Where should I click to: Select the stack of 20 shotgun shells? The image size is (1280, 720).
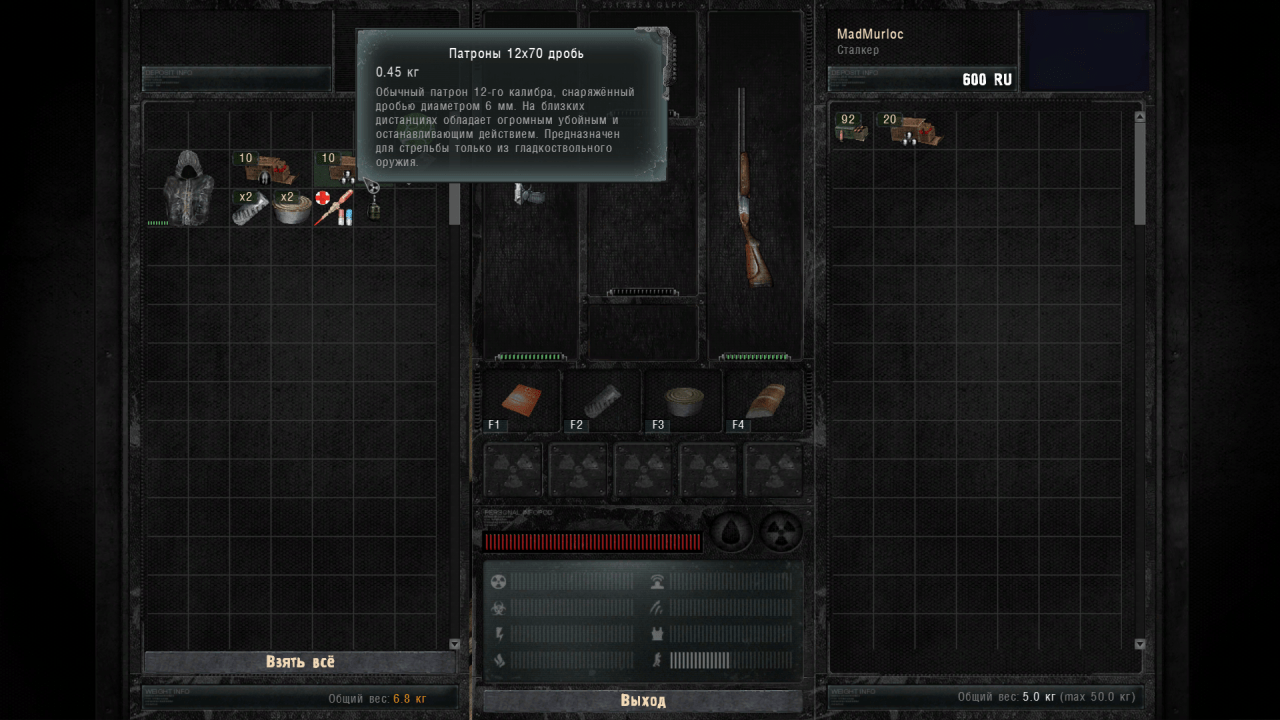pyautogui.click(x=909, y=130)
